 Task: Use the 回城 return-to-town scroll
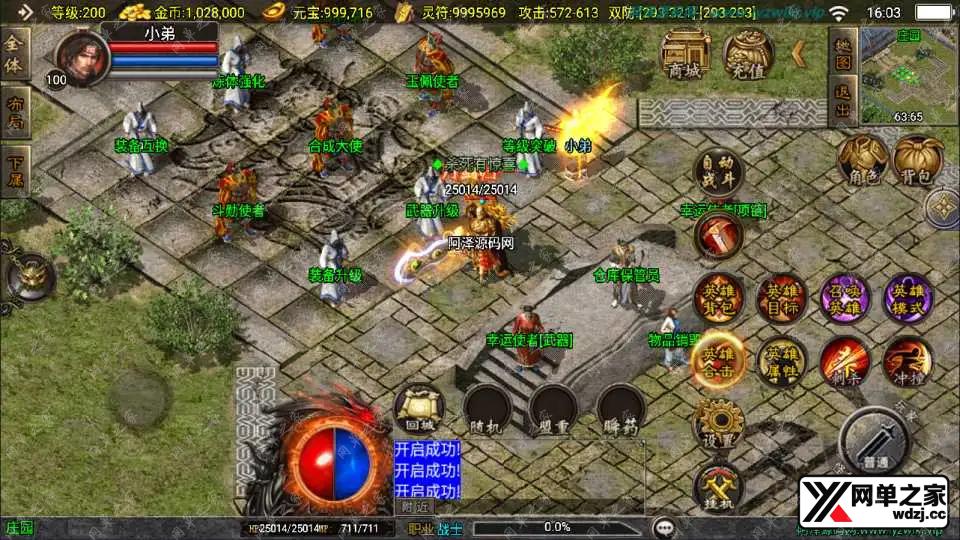pos(418,409)
